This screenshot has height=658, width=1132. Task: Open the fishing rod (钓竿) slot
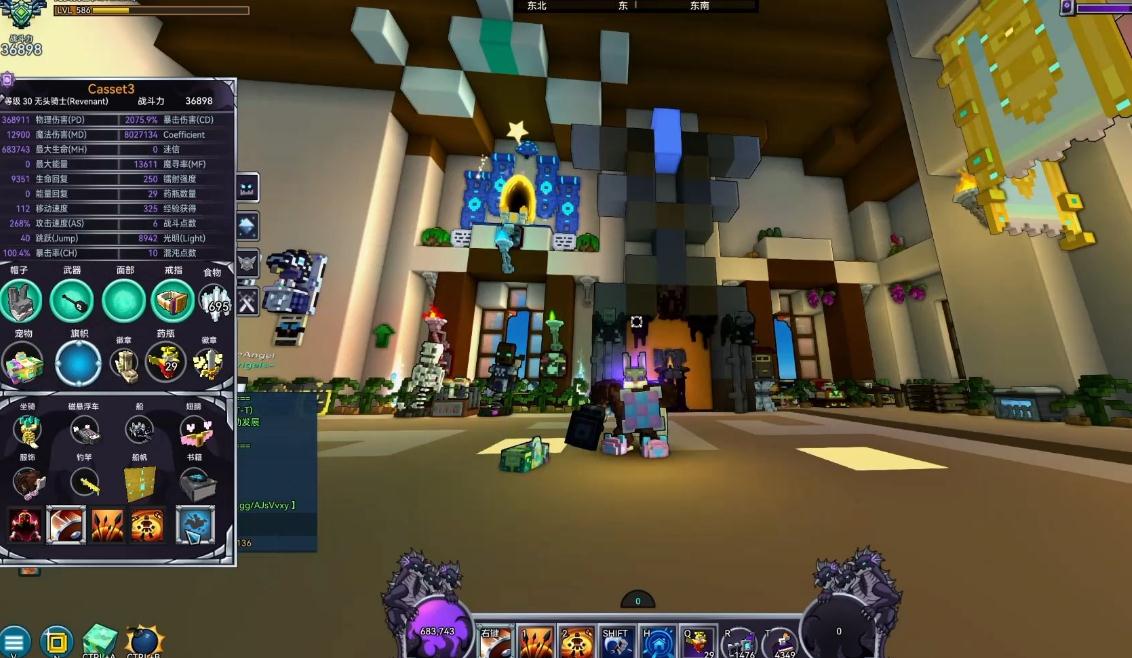(84, 484)
